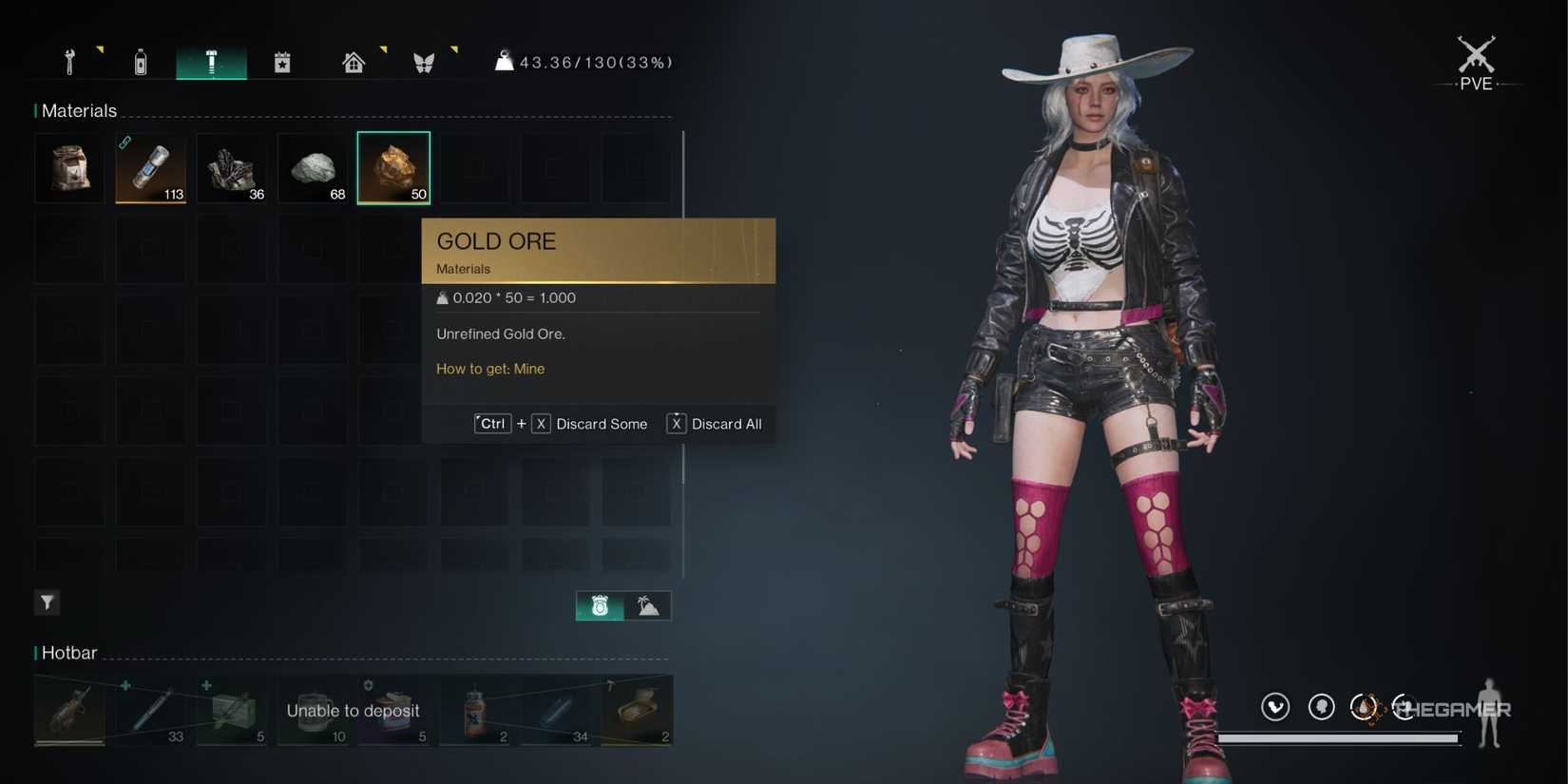Toggle the badge view button
The image size is (1568, 784).
598,605
